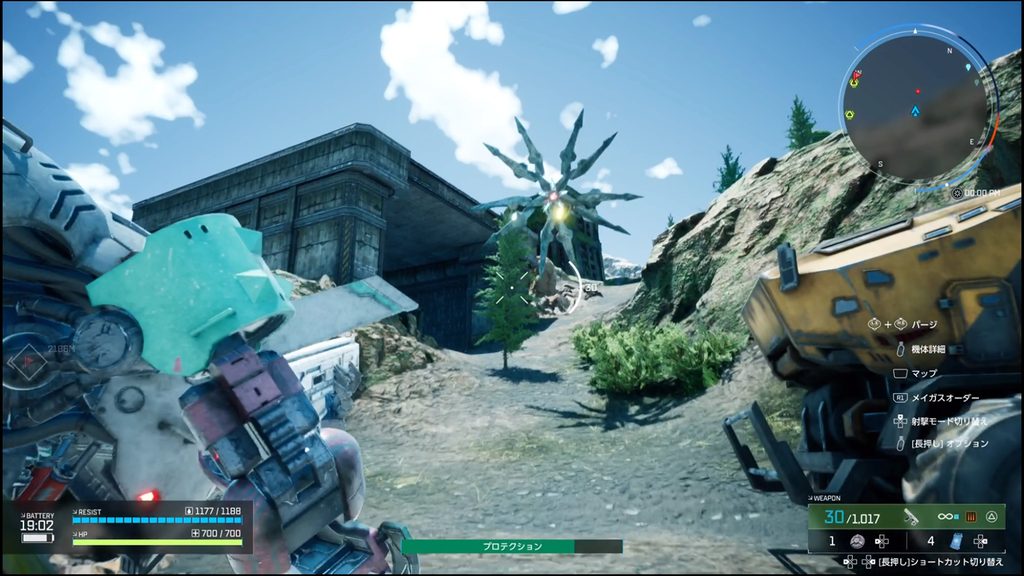Select the cyan pin marker on minimap
Screen dimensions: 1024x576
click(968, 68)
